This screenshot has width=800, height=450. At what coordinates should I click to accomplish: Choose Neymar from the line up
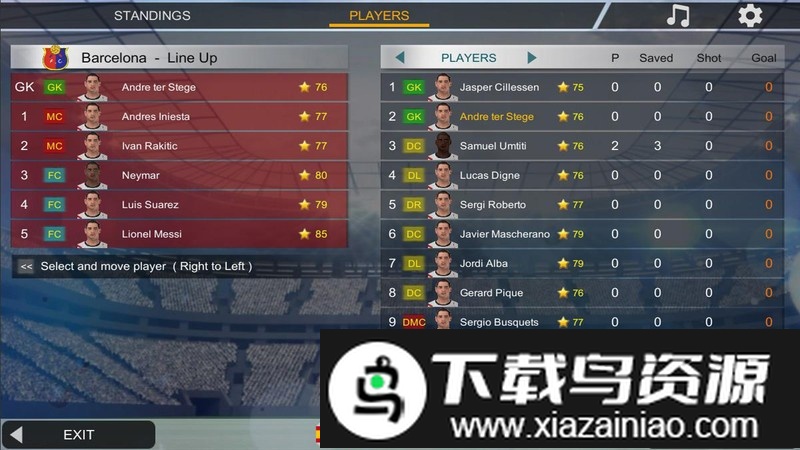click(x=180, y=175)
